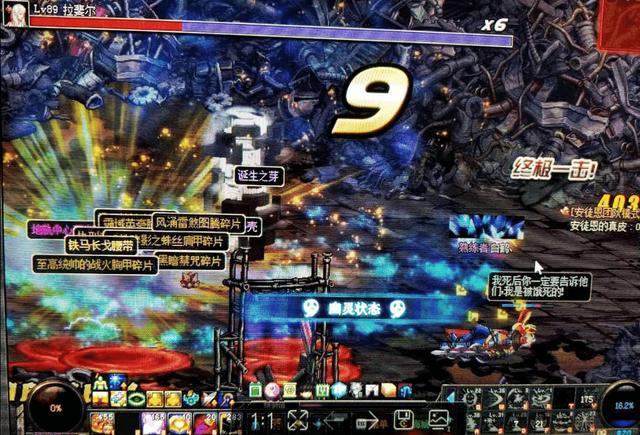
Task: Click the picture icon in the viewer toolbar
Action: (x=440, y=420)
